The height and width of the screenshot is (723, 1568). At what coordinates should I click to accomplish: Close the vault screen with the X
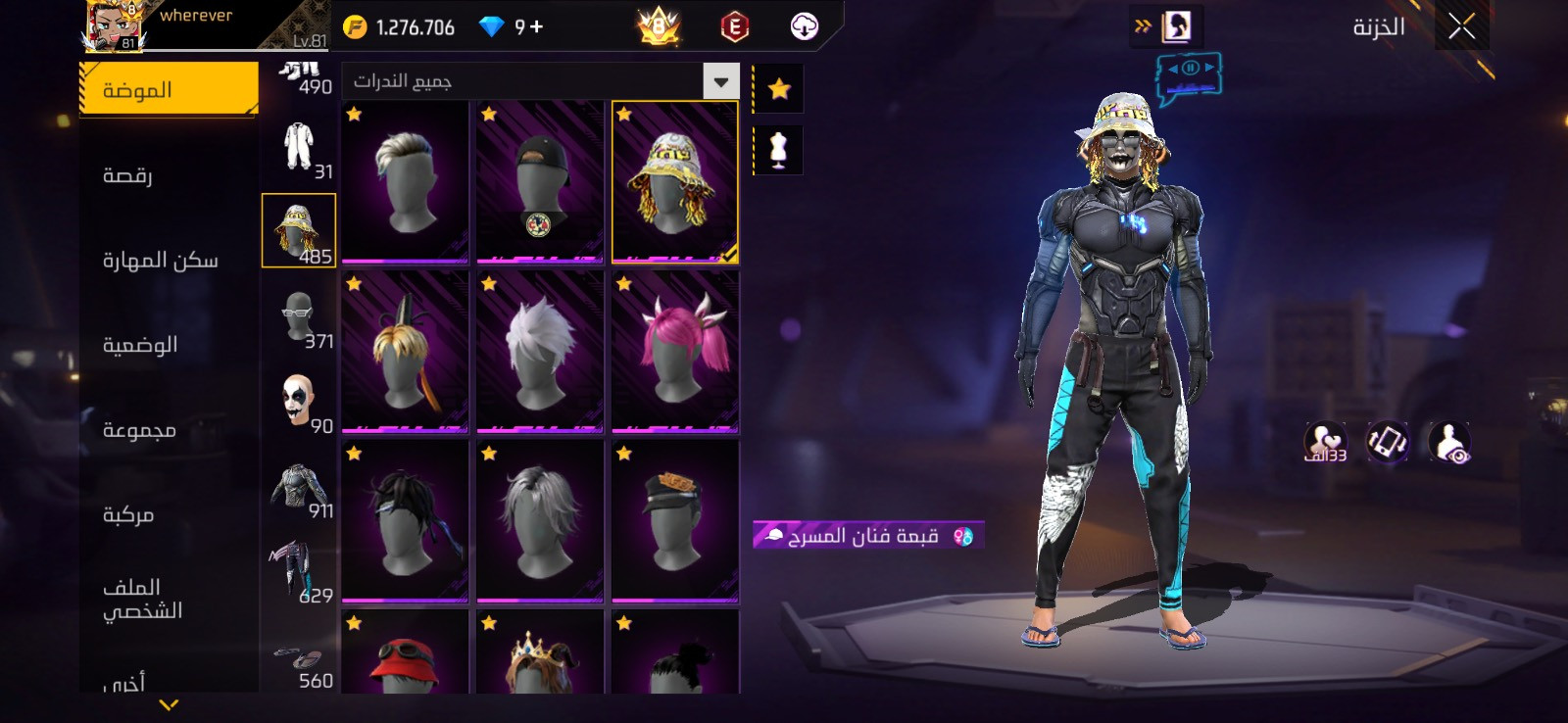pyautogui.click(x=1461, y=27)
